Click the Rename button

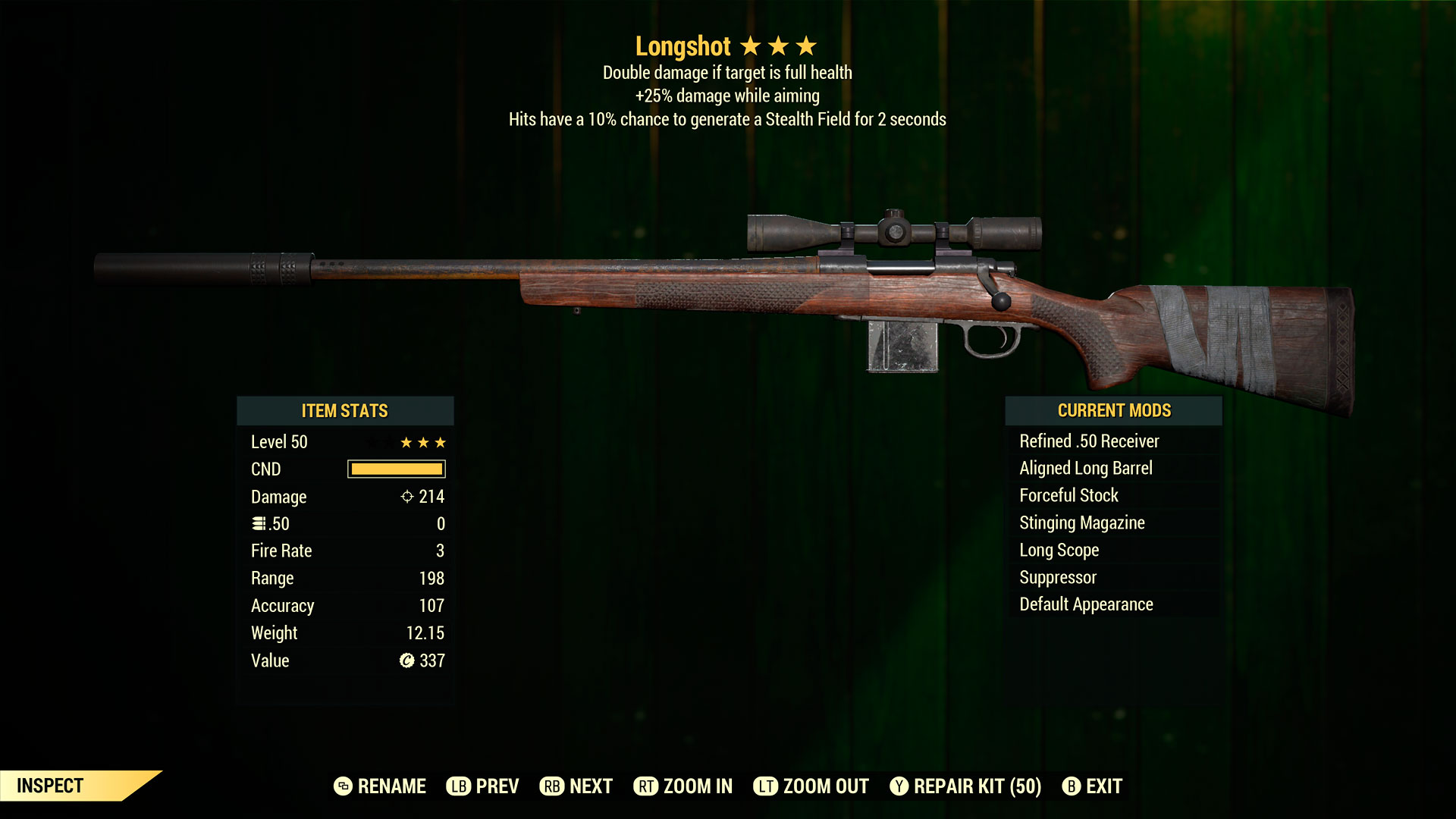coord(392,786)
